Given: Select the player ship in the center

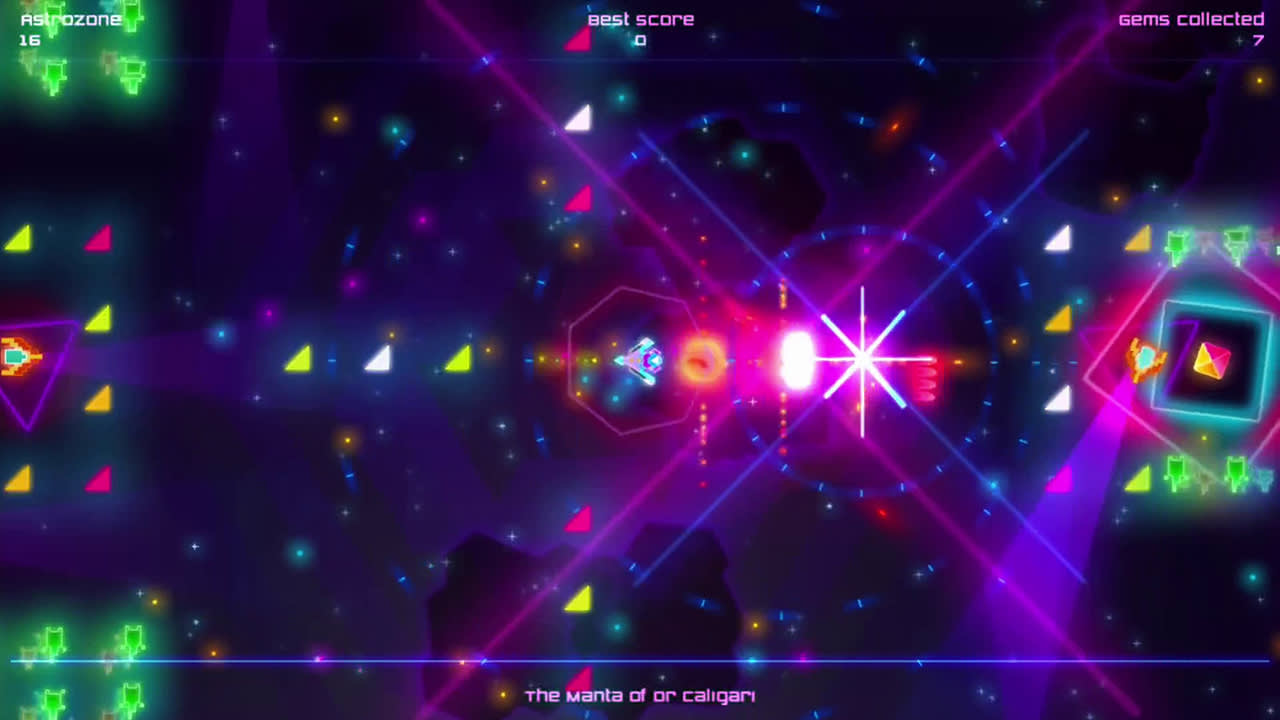Looking at the screenshot, I should pos(642,362).
